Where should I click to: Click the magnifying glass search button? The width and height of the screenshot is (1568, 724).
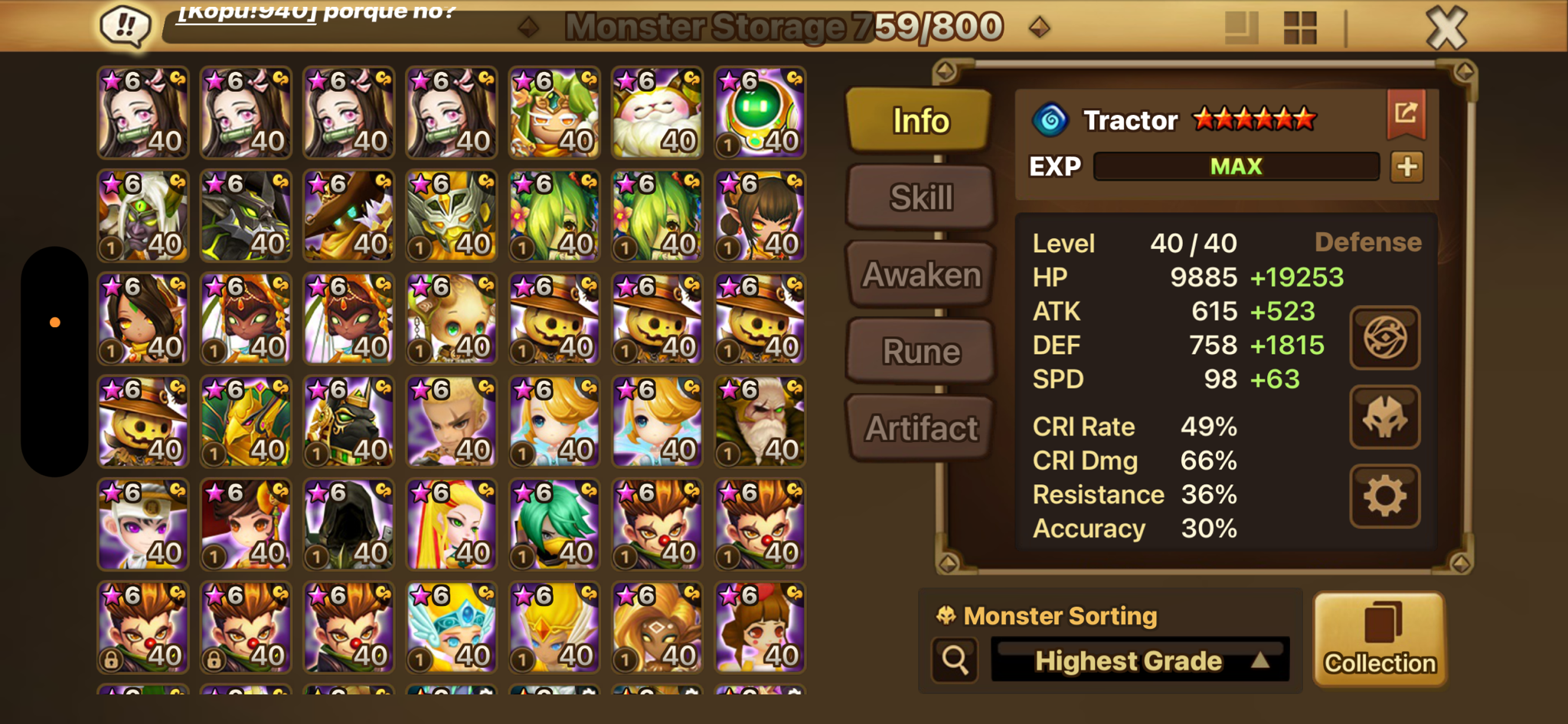(955, 660)
